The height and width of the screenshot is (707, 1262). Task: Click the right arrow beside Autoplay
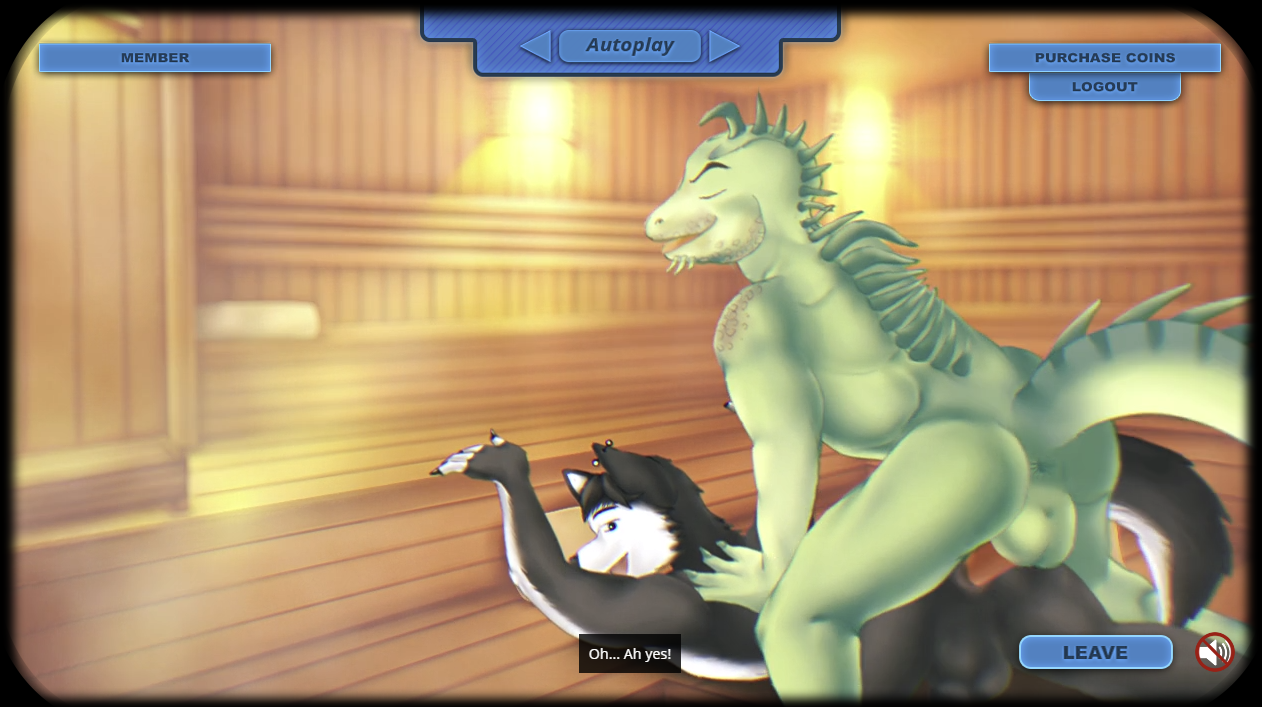point(724,46)
